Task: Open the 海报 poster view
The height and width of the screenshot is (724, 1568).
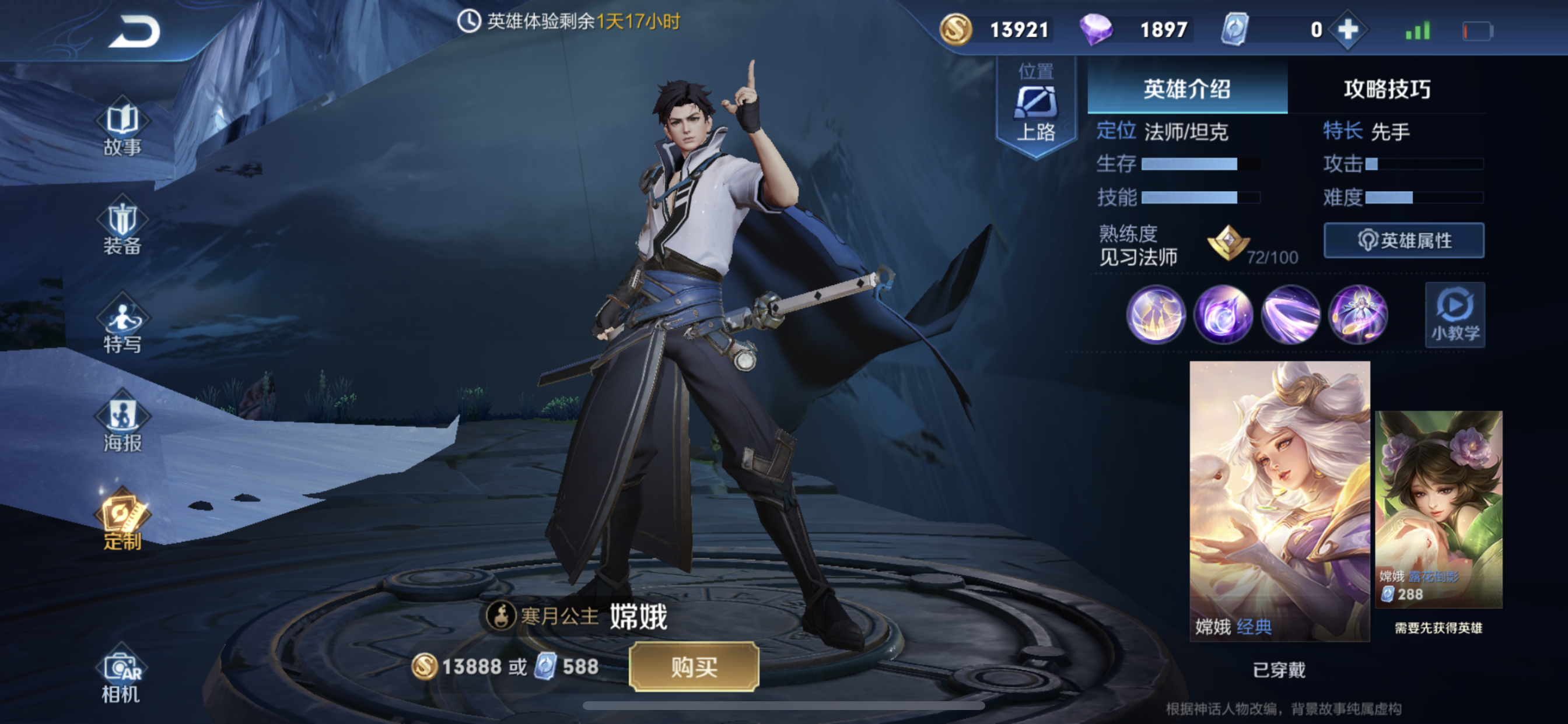Action: coord(123,423)
